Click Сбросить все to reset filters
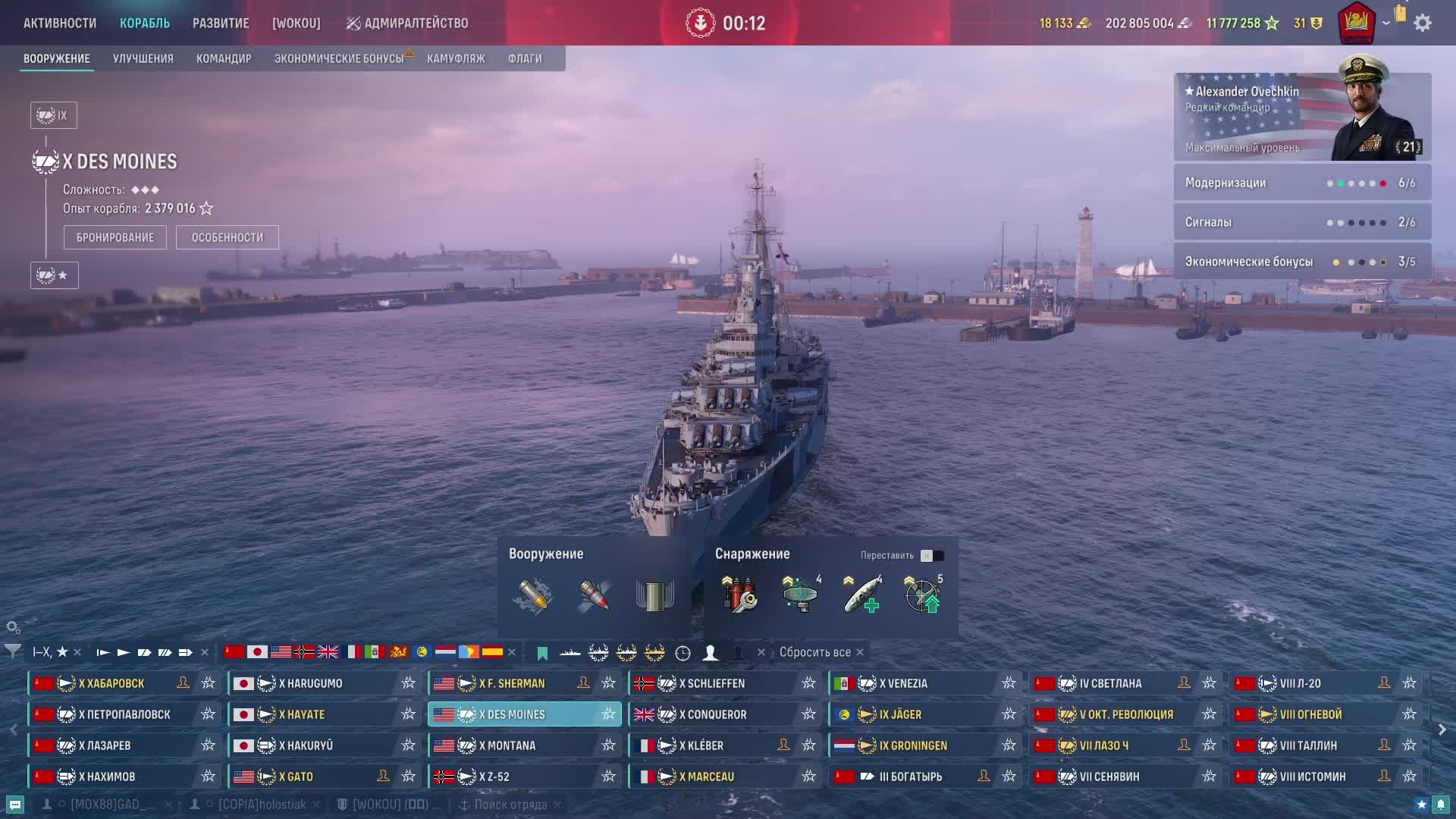Viewport: 1456px width, 819px height. (815, 652)
